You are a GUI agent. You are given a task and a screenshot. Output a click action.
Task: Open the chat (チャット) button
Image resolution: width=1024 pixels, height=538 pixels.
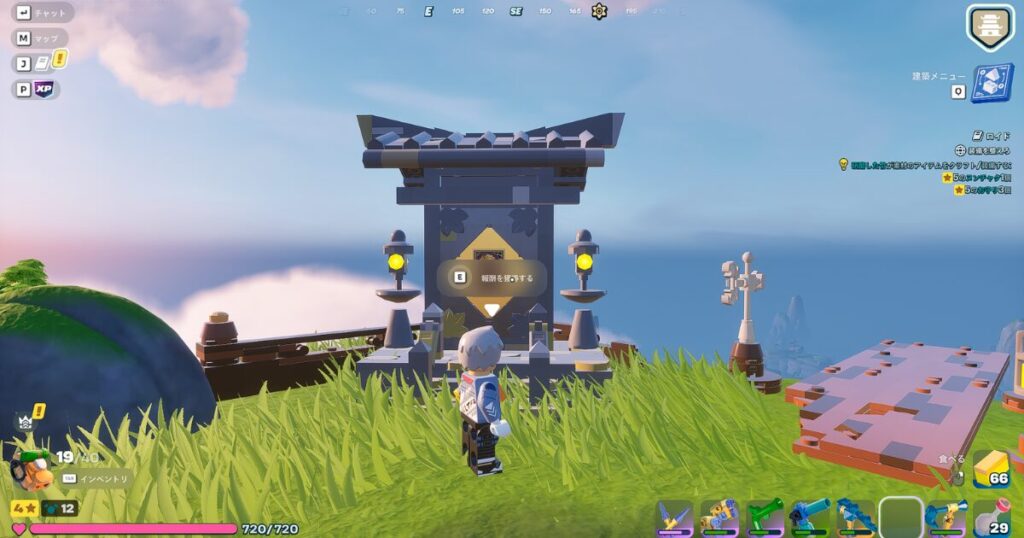42,14
